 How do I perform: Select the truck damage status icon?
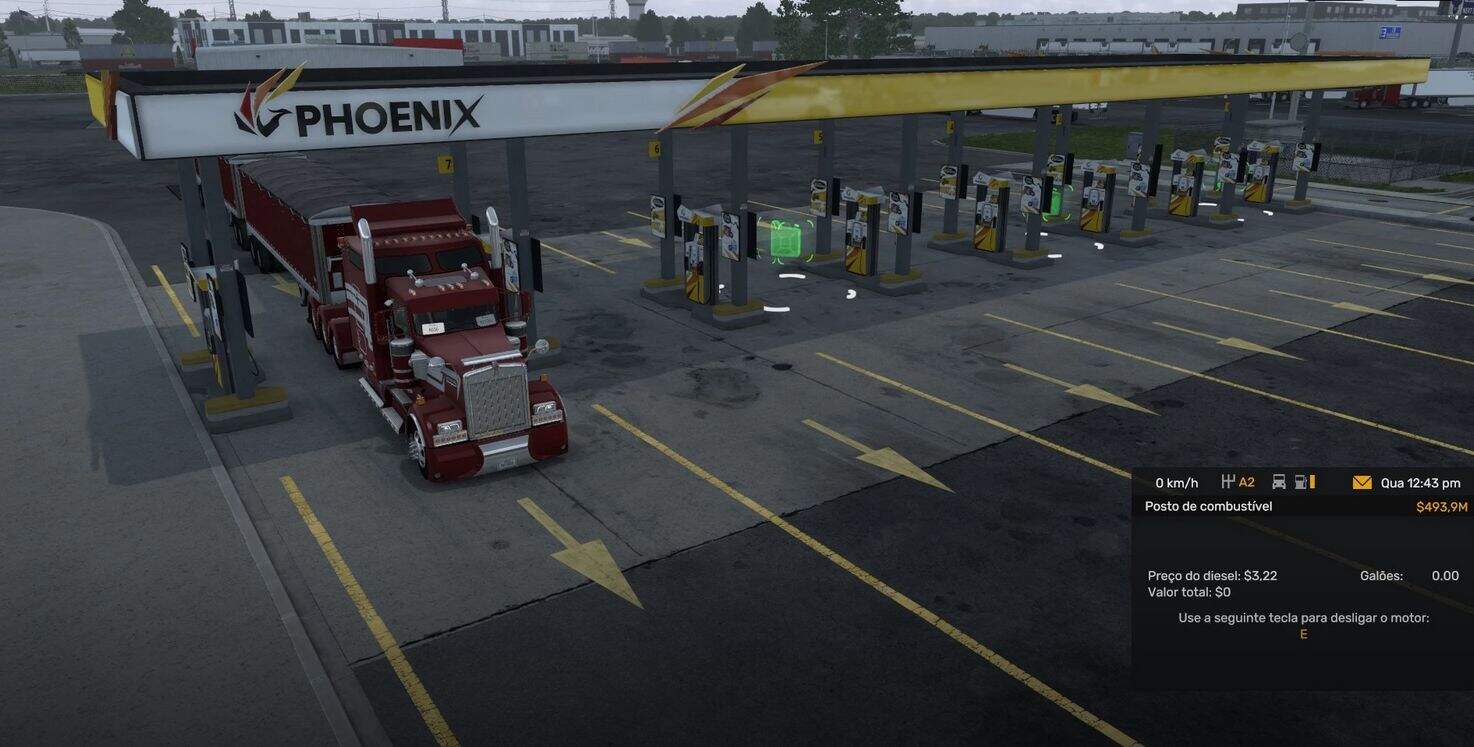(x=1278, y=482)
